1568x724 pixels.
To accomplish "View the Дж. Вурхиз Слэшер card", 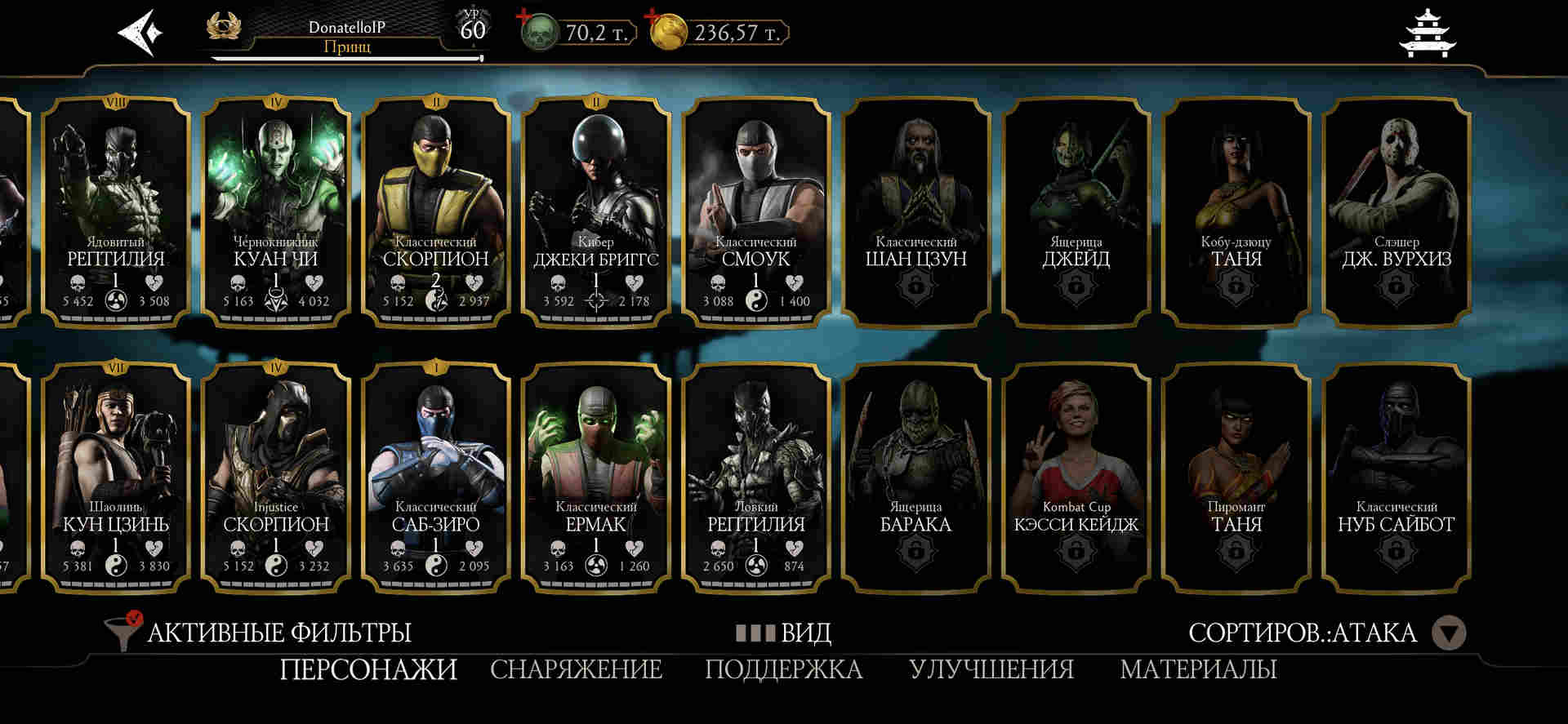I will (1396, 212).
